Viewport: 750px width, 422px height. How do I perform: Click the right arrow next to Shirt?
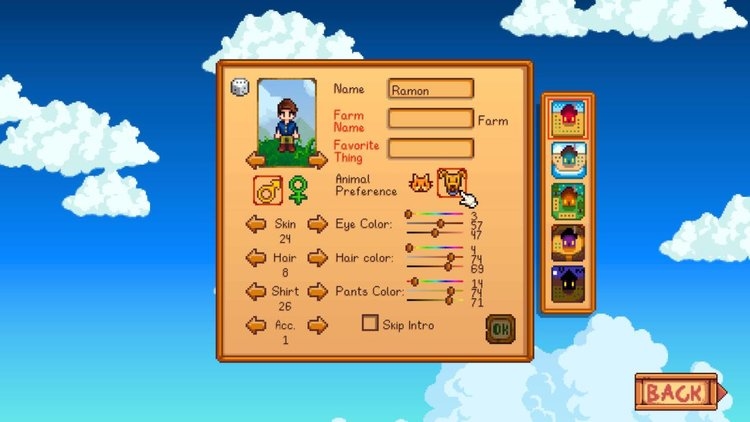pyautogui.click(x=317, y=291)
